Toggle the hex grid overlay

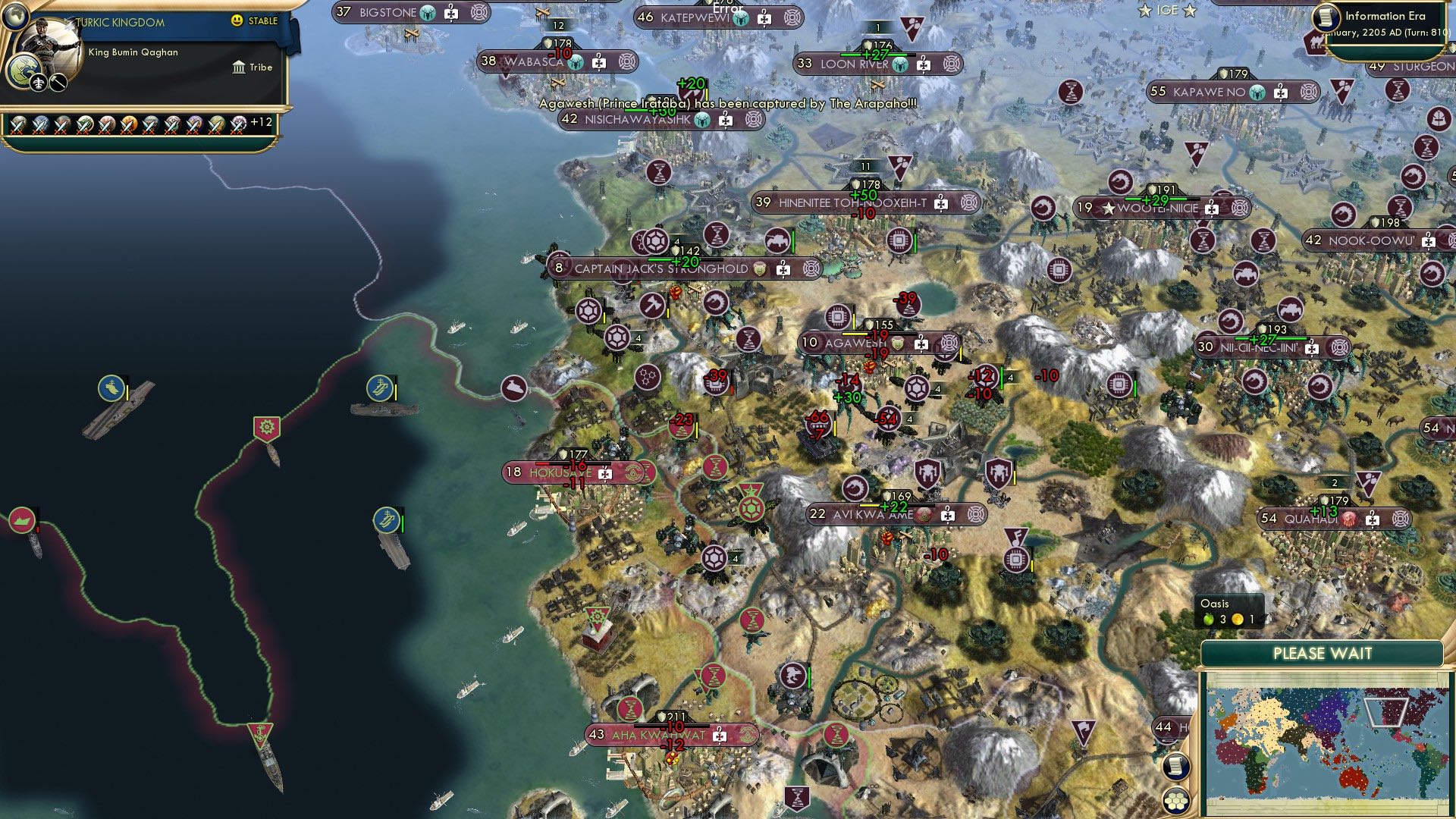pyautogui.click(x=1176, y=801)
